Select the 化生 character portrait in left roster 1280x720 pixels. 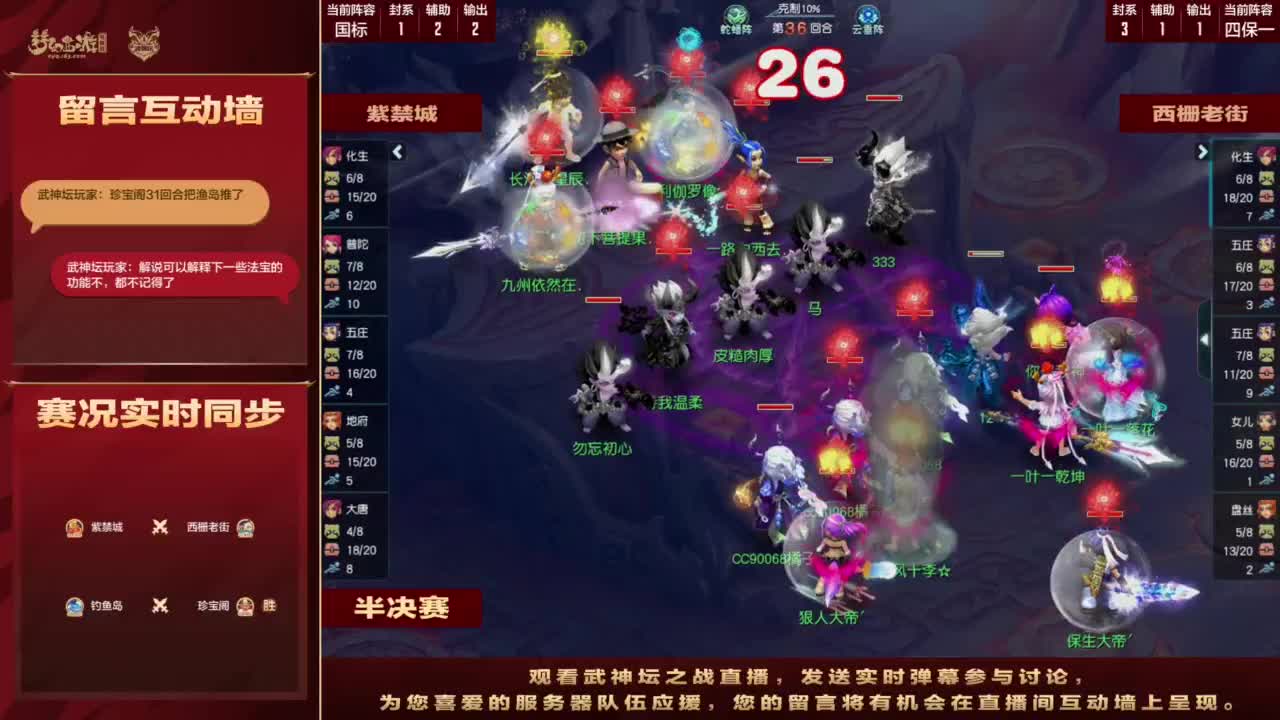(332, 156)
